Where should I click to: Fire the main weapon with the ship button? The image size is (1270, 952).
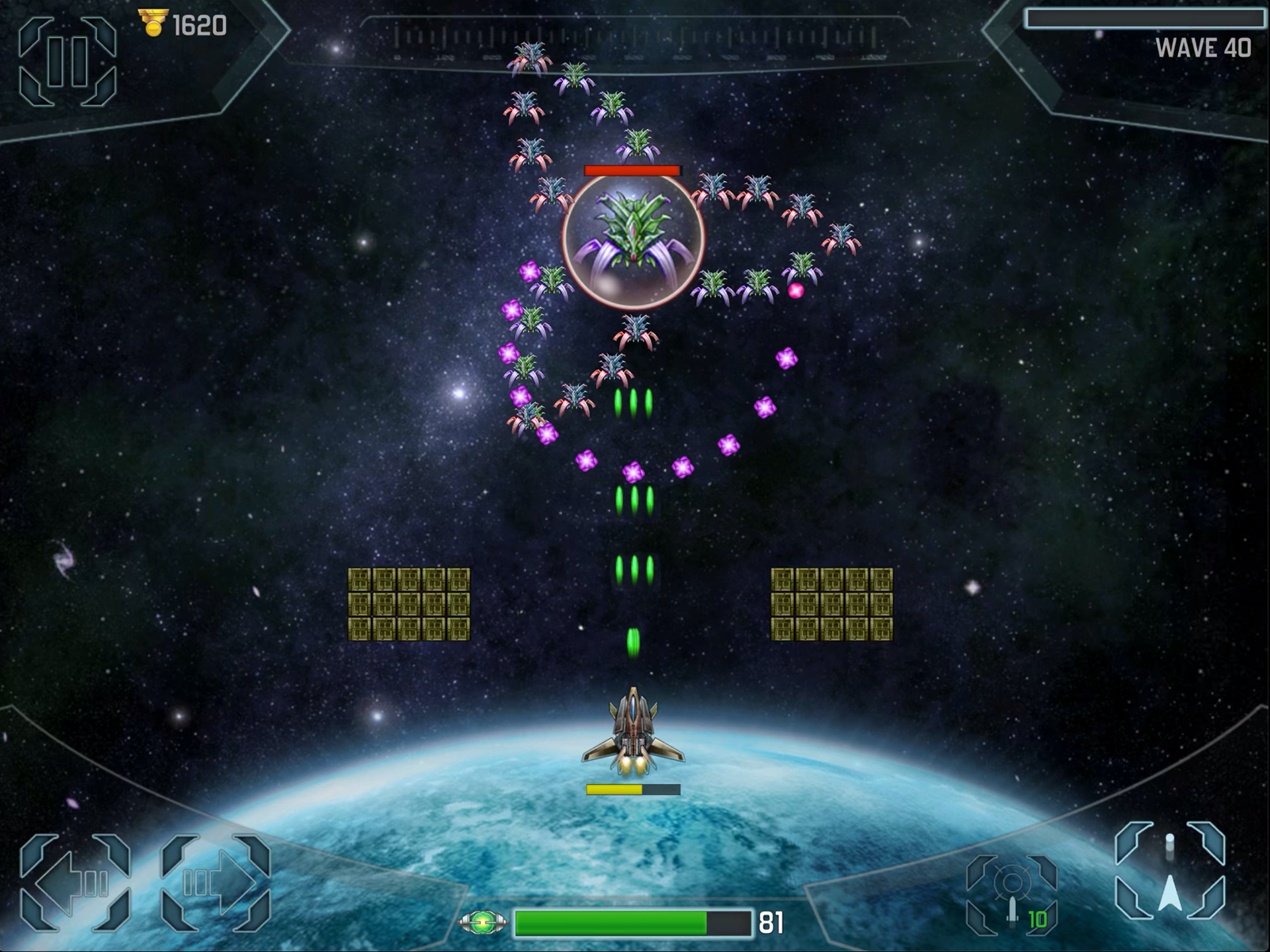click(1169, 871)
